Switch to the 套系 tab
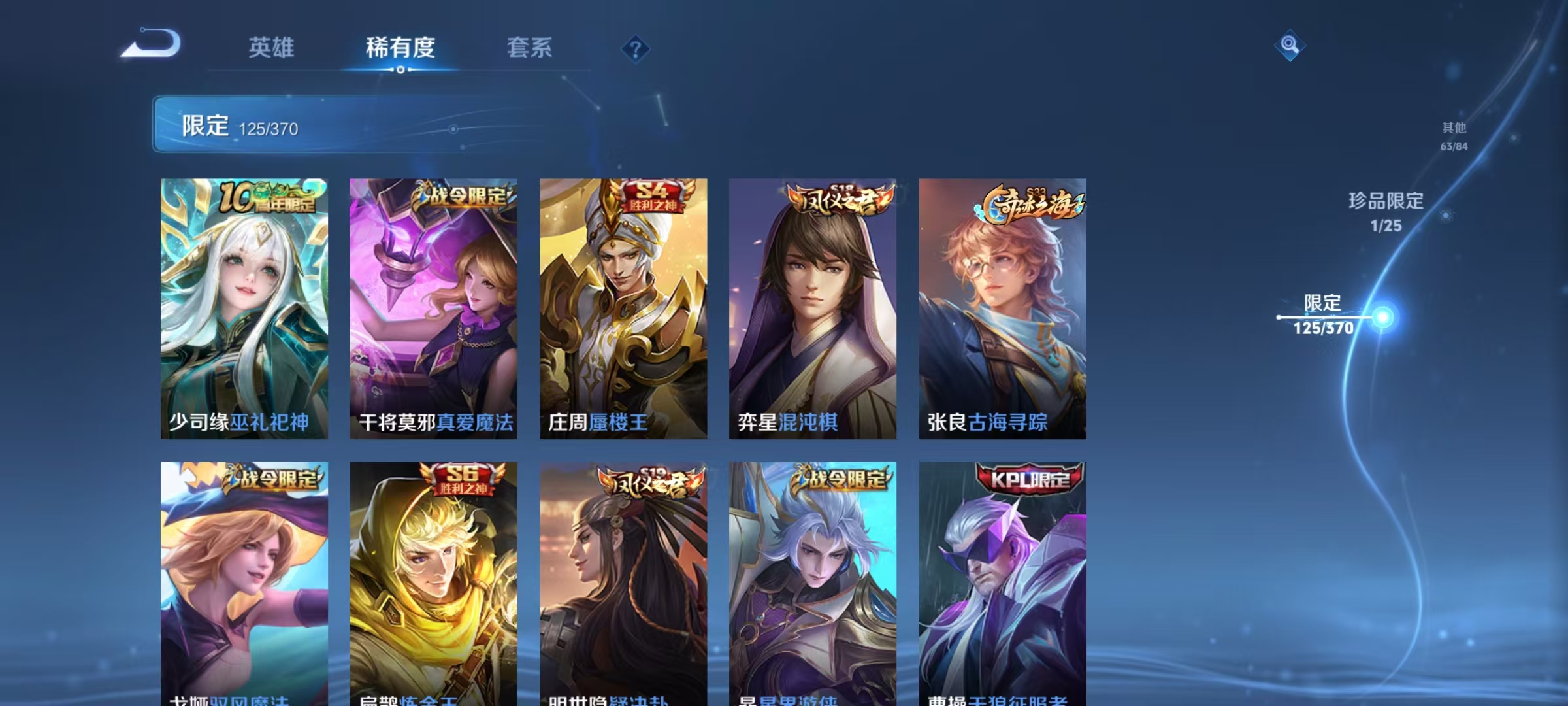1568x706 pixels. (x=529, y=47)
